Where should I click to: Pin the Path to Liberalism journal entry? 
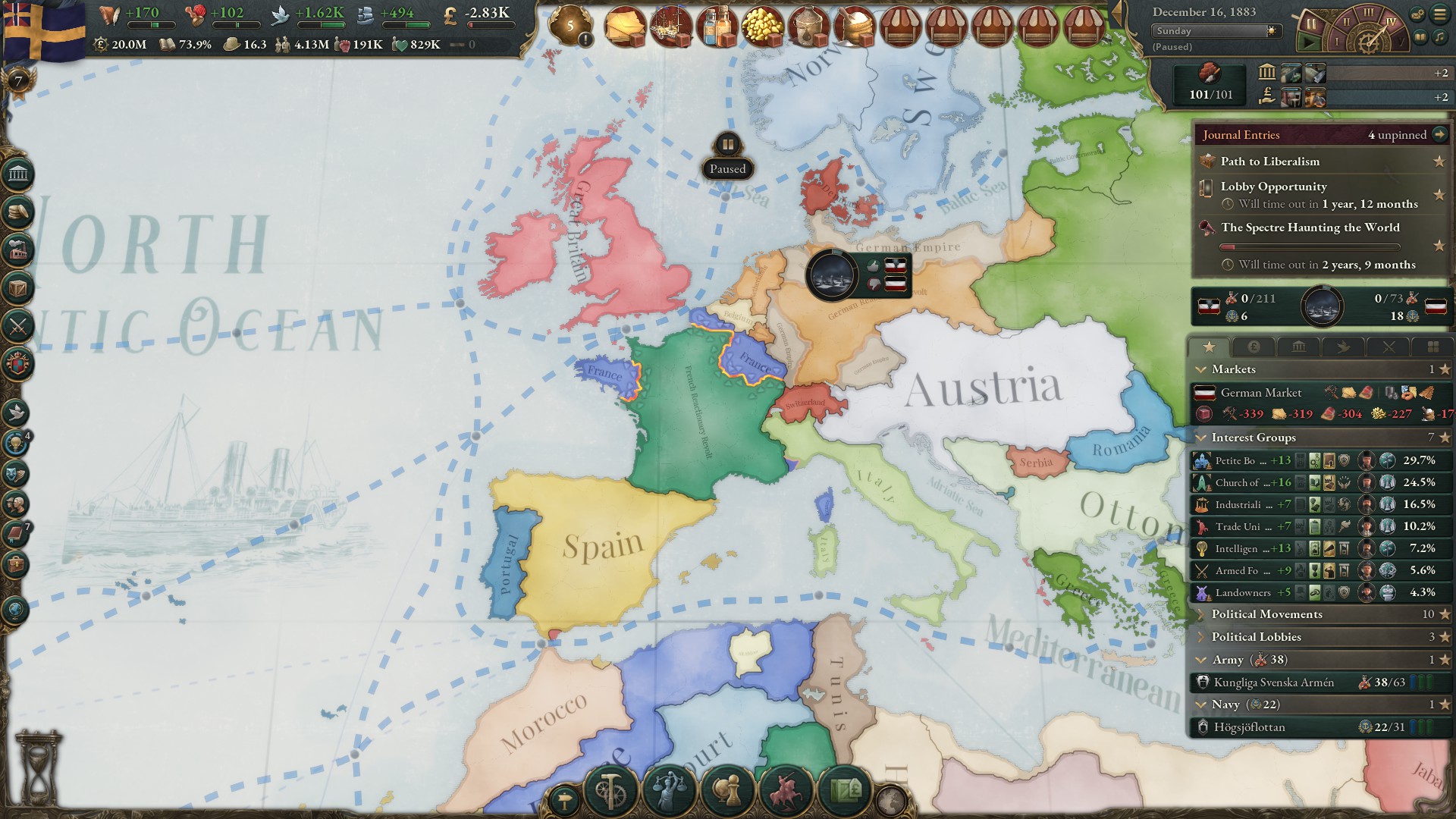(1439, 161)
